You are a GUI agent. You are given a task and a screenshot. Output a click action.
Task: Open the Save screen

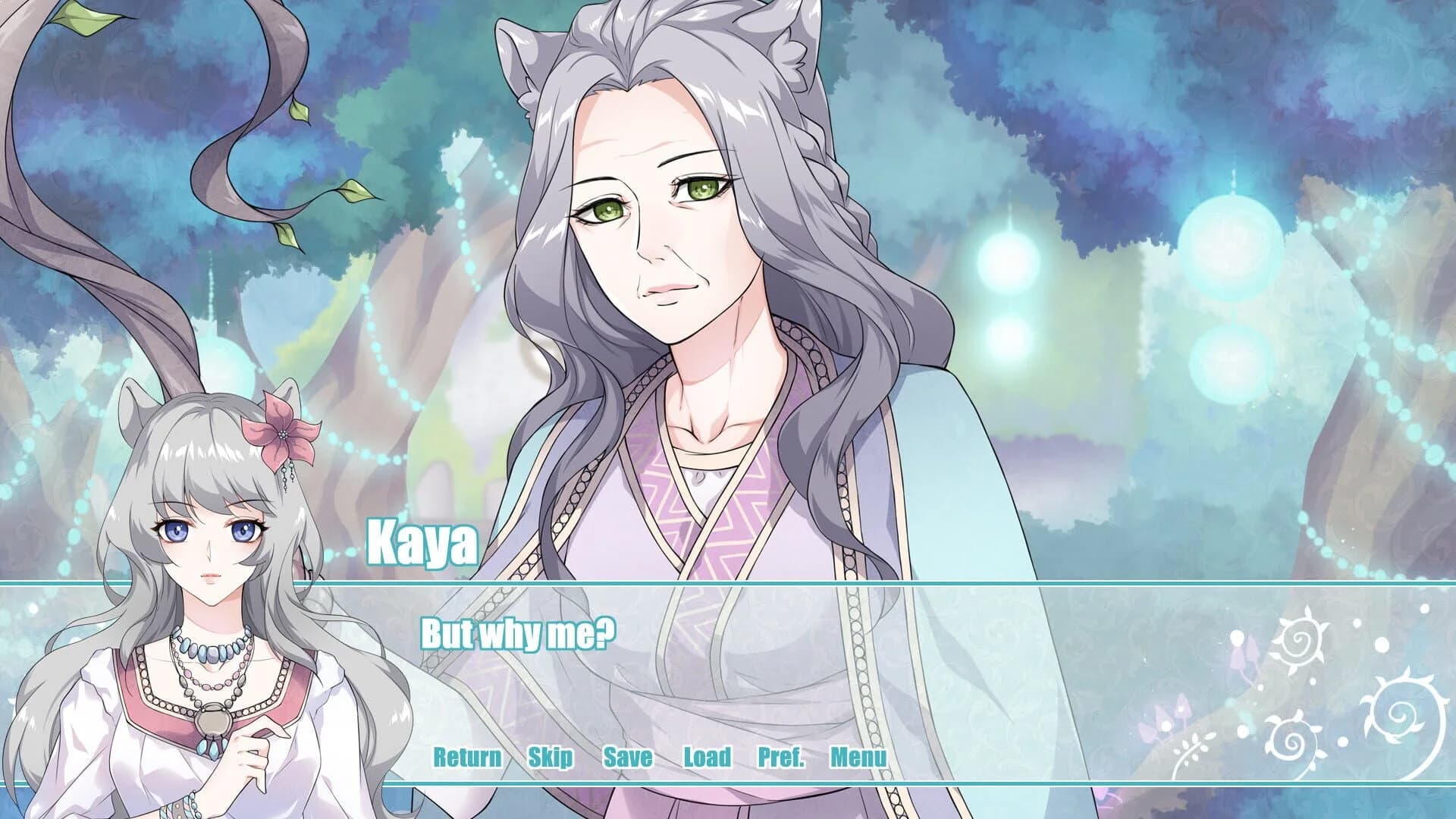[626, 756]
